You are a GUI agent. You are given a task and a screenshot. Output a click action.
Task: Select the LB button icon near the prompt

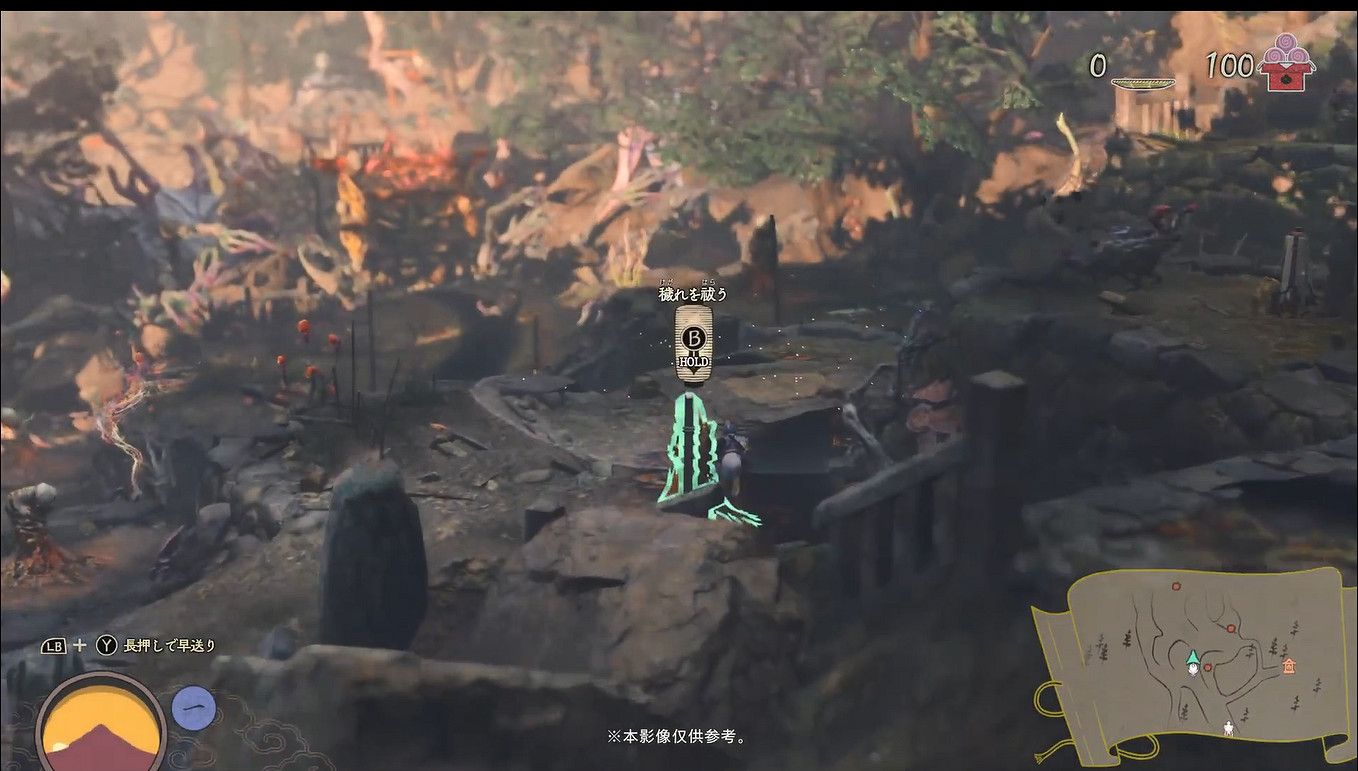(x=54, y=645)
